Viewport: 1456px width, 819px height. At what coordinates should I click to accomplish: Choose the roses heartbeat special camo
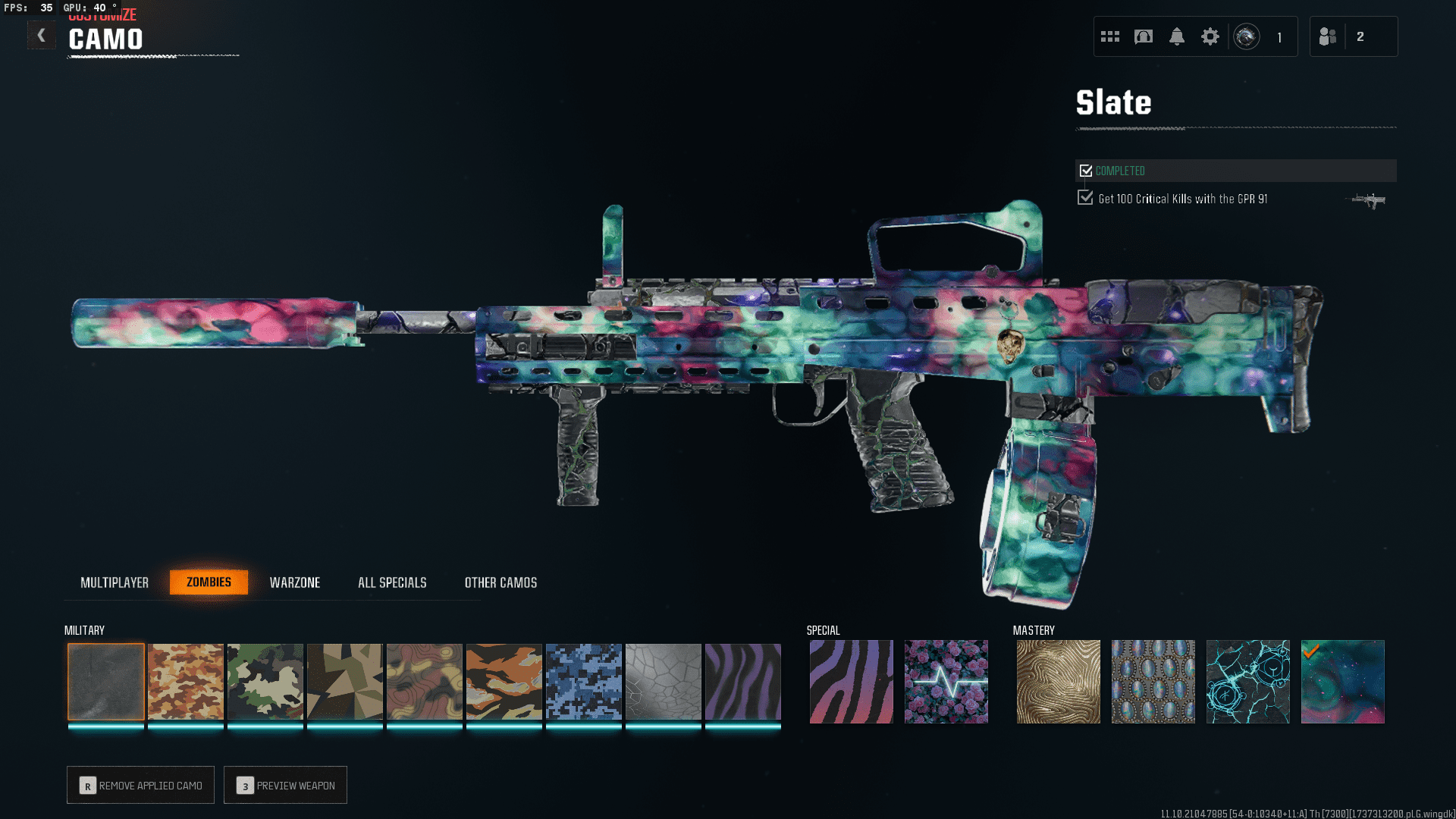pos(946,682)
